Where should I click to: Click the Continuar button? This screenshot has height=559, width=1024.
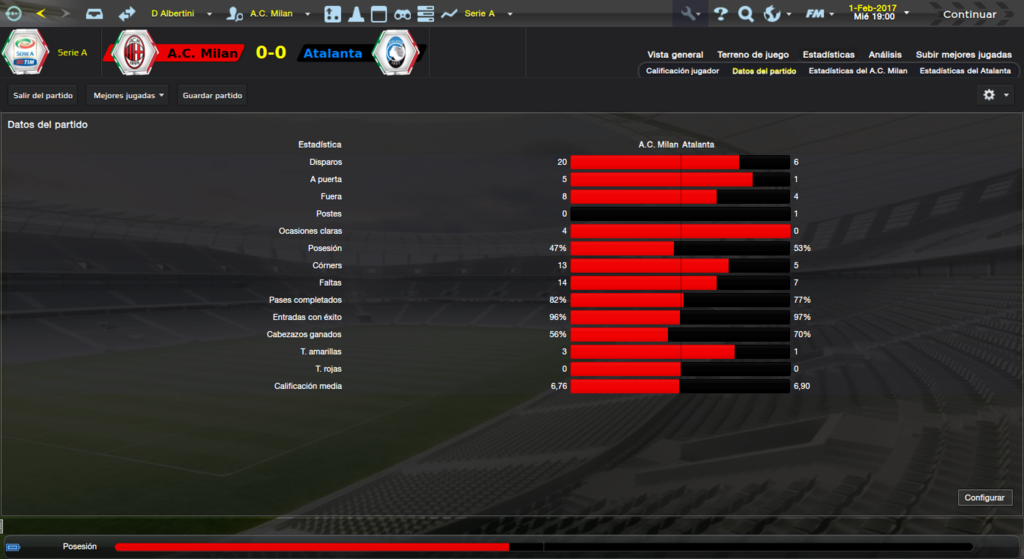[969, 14]
